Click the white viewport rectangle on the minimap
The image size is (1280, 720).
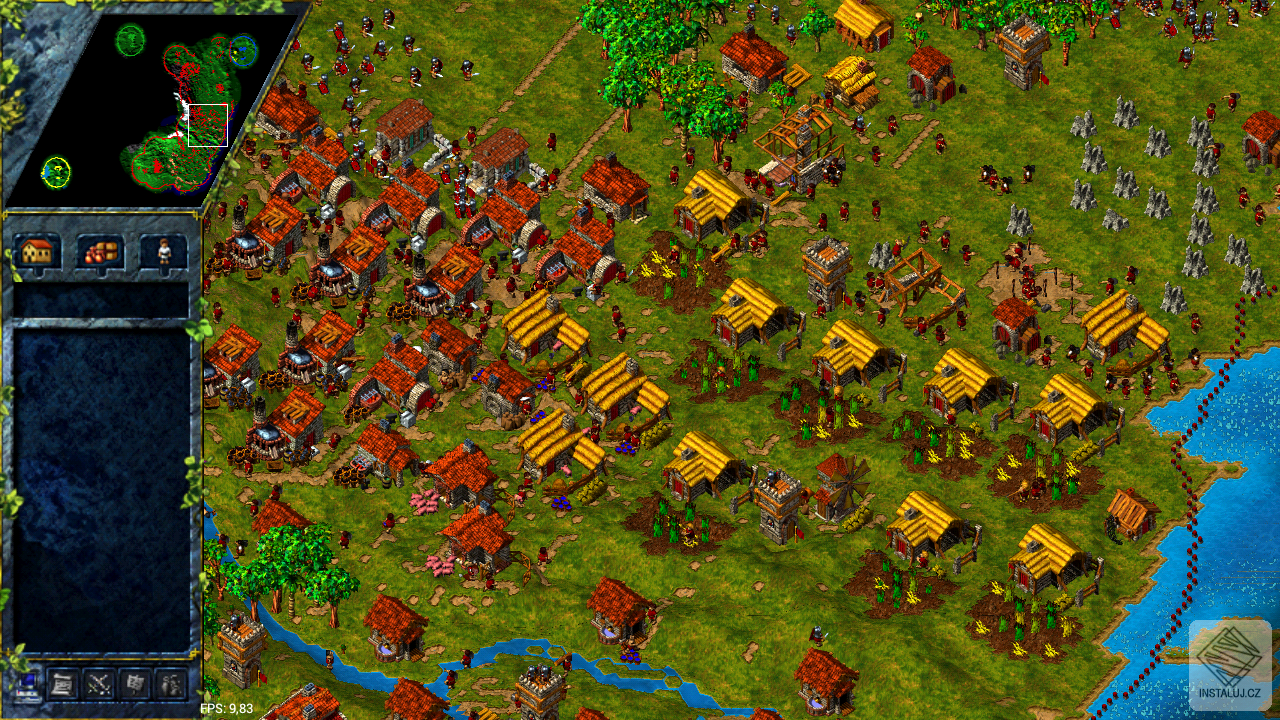[x=208, y=125]
